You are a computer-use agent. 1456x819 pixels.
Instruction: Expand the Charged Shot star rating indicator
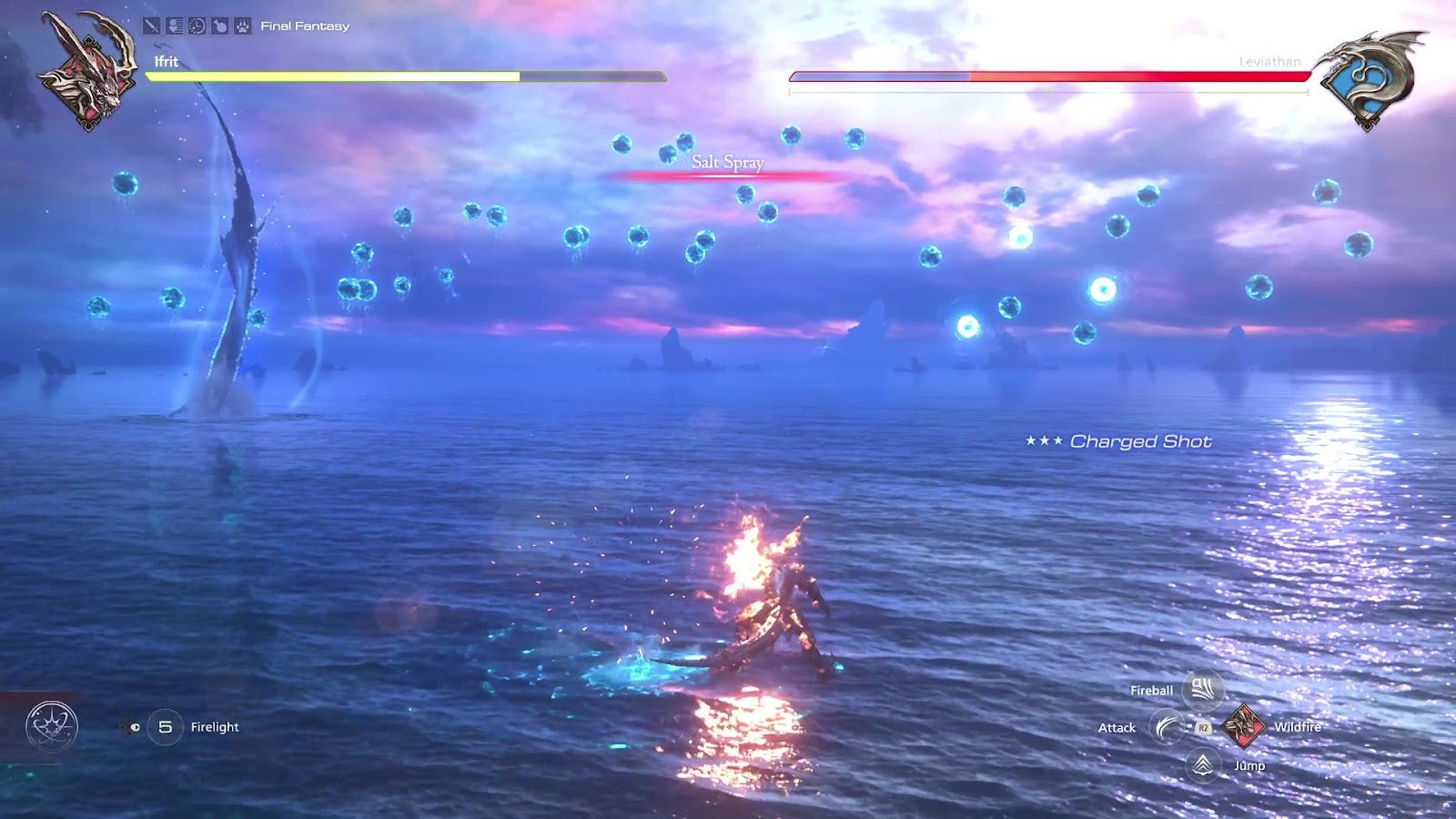click(x=1045, y=440)
